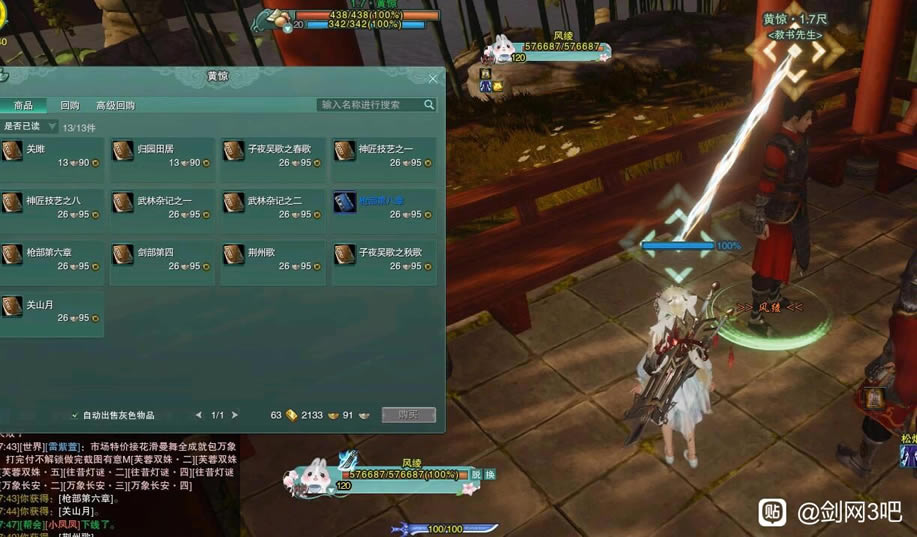
Task: Click the item name search box
Action: [370, 105]
